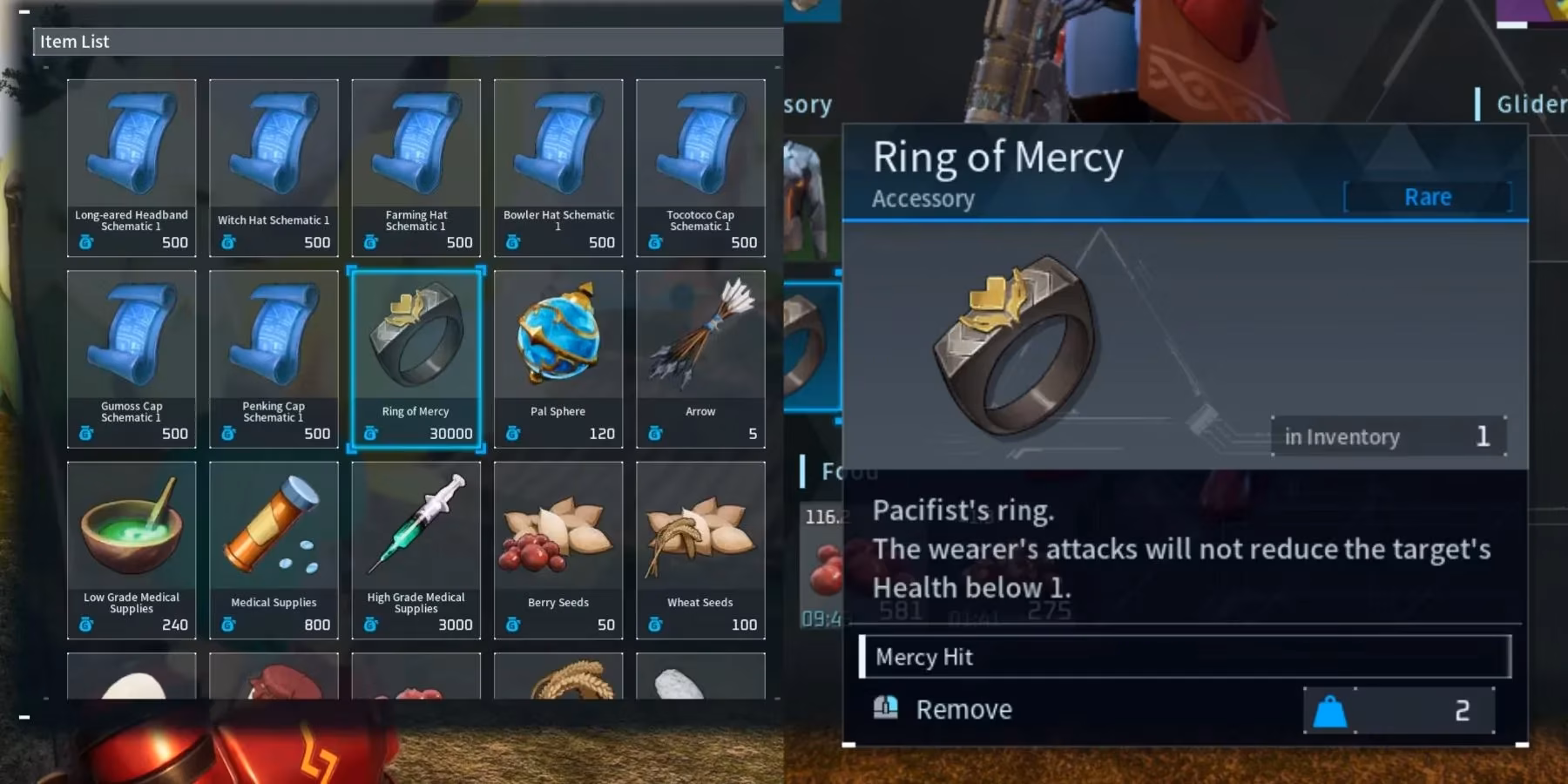
Task: Click the Remove button
Action: (x=963, y=708)
